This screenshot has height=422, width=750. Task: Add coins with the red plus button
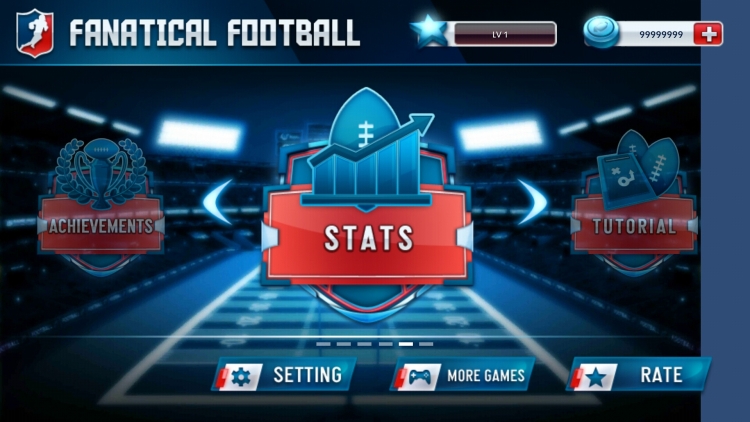click(x=709, y=34)
